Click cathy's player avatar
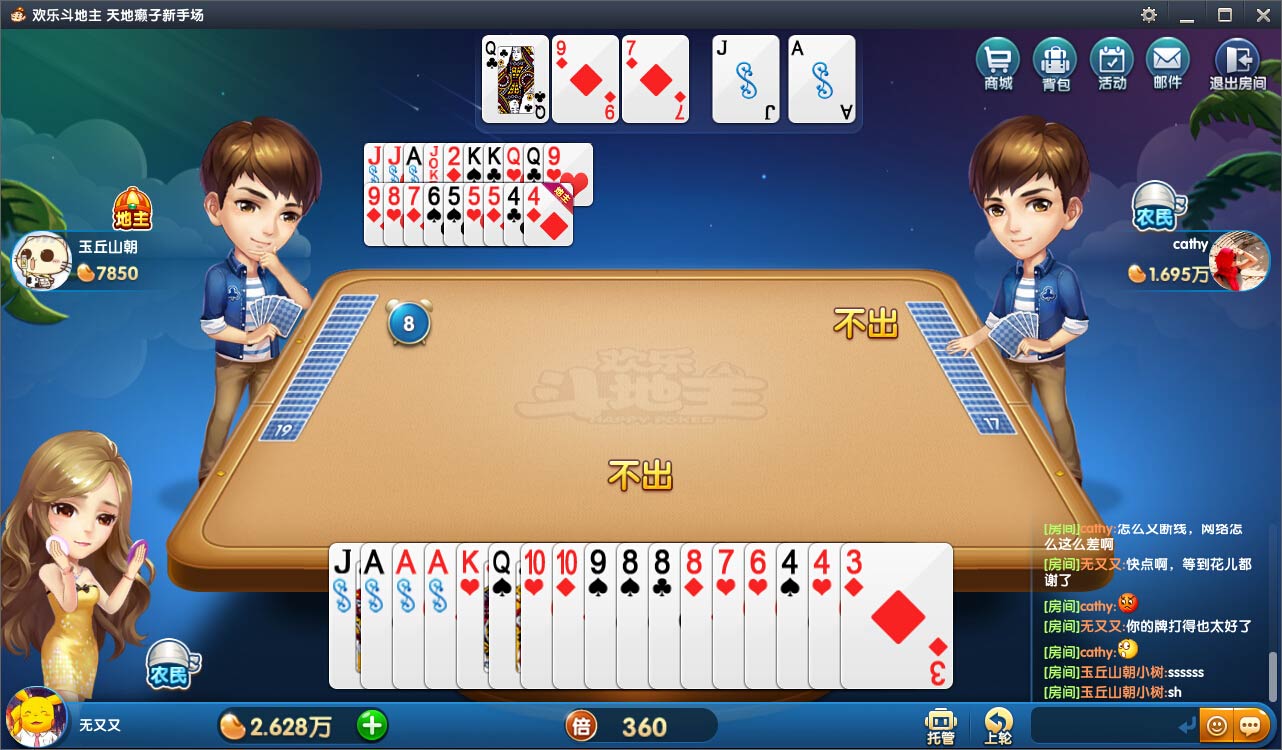Viewport: 1282px width, 750px height. (1238, 261)
